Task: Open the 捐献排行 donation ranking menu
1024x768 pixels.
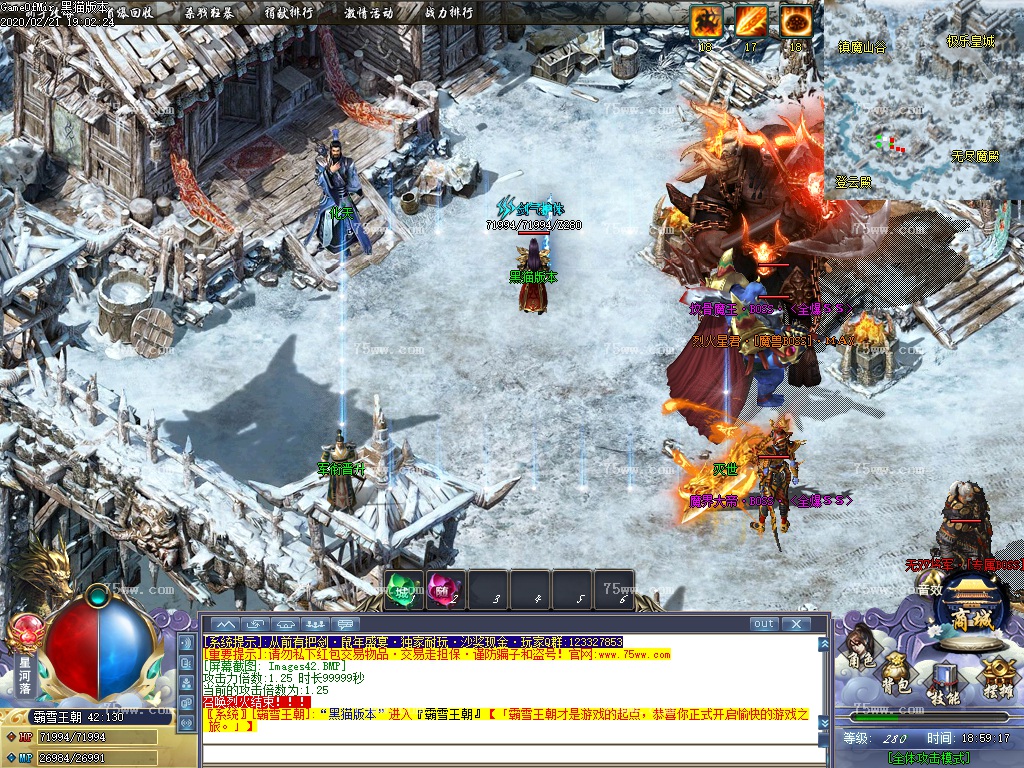Action: [x=288, y=13]
